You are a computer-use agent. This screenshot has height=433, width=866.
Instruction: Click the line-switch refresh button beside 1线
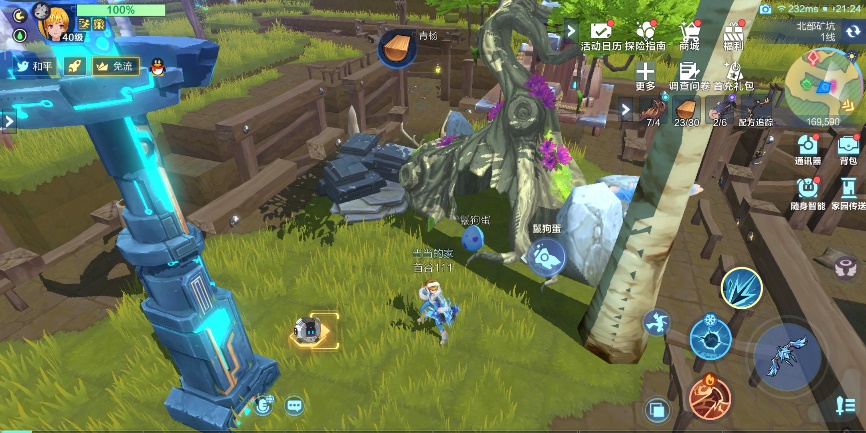[x=854, y=32]
